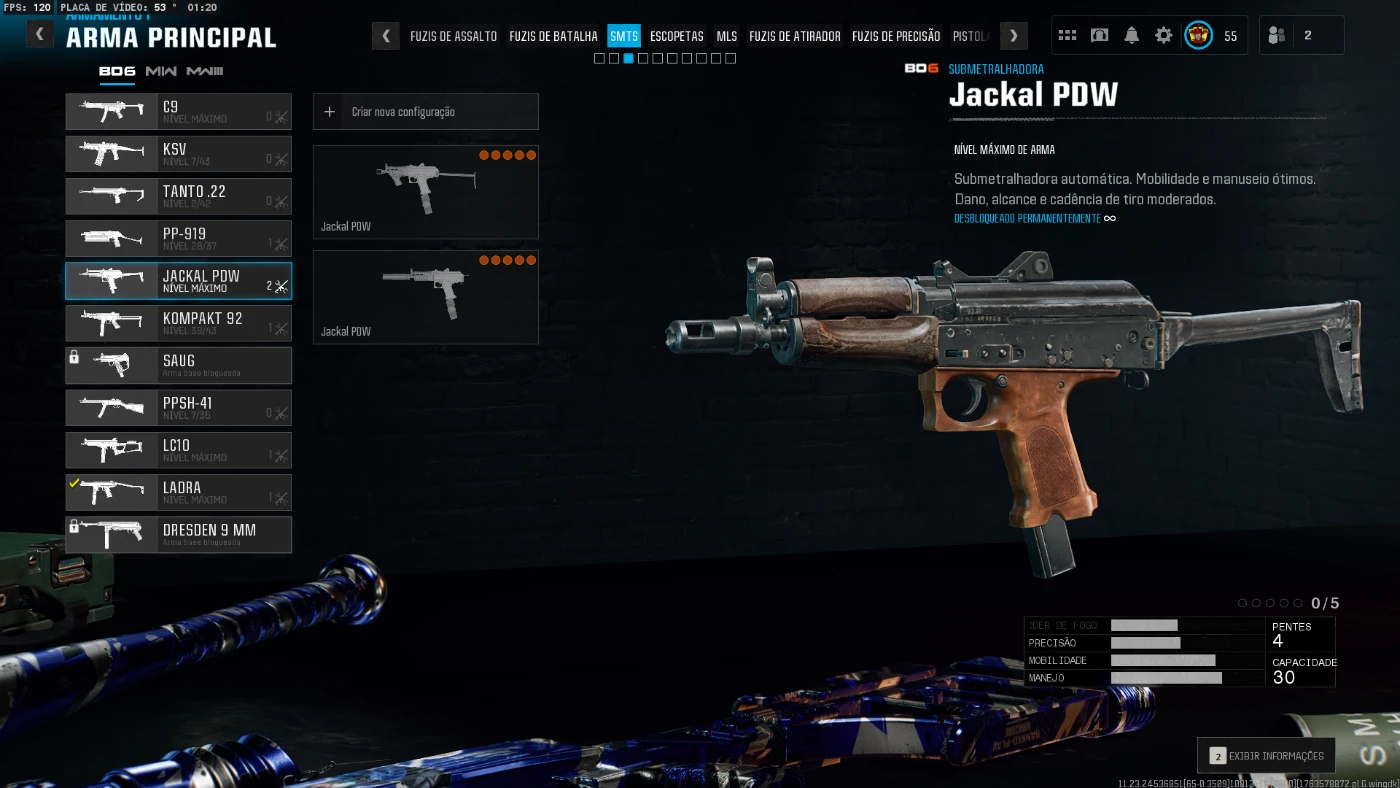Select the equipped LADRA weapon
Image resolution: width=1400 pixels, height=788 pixels.
pyautogui.click(x=178, y=492)
